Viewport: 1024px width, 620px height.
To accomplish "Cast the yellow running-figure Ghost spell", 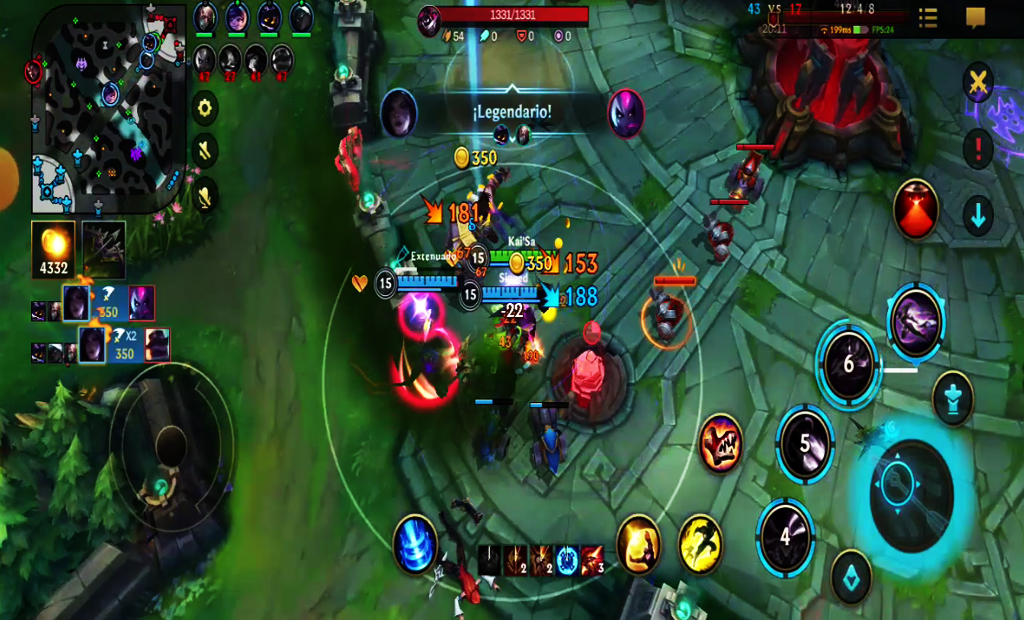I will point(700,544).
